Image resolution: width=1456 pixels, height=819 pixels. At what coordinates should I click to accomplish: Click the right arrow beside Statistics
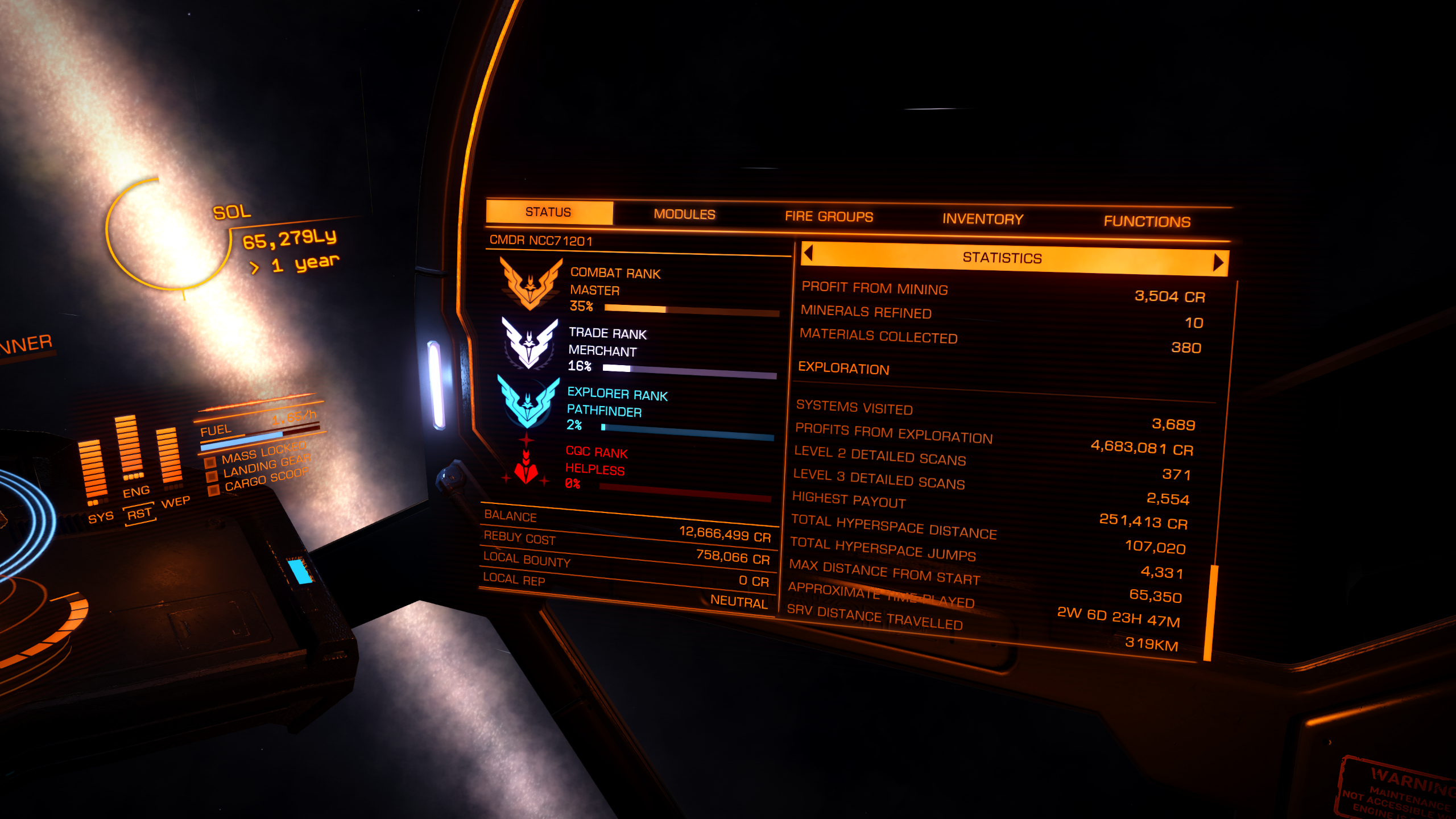(x=1218, y=262)
